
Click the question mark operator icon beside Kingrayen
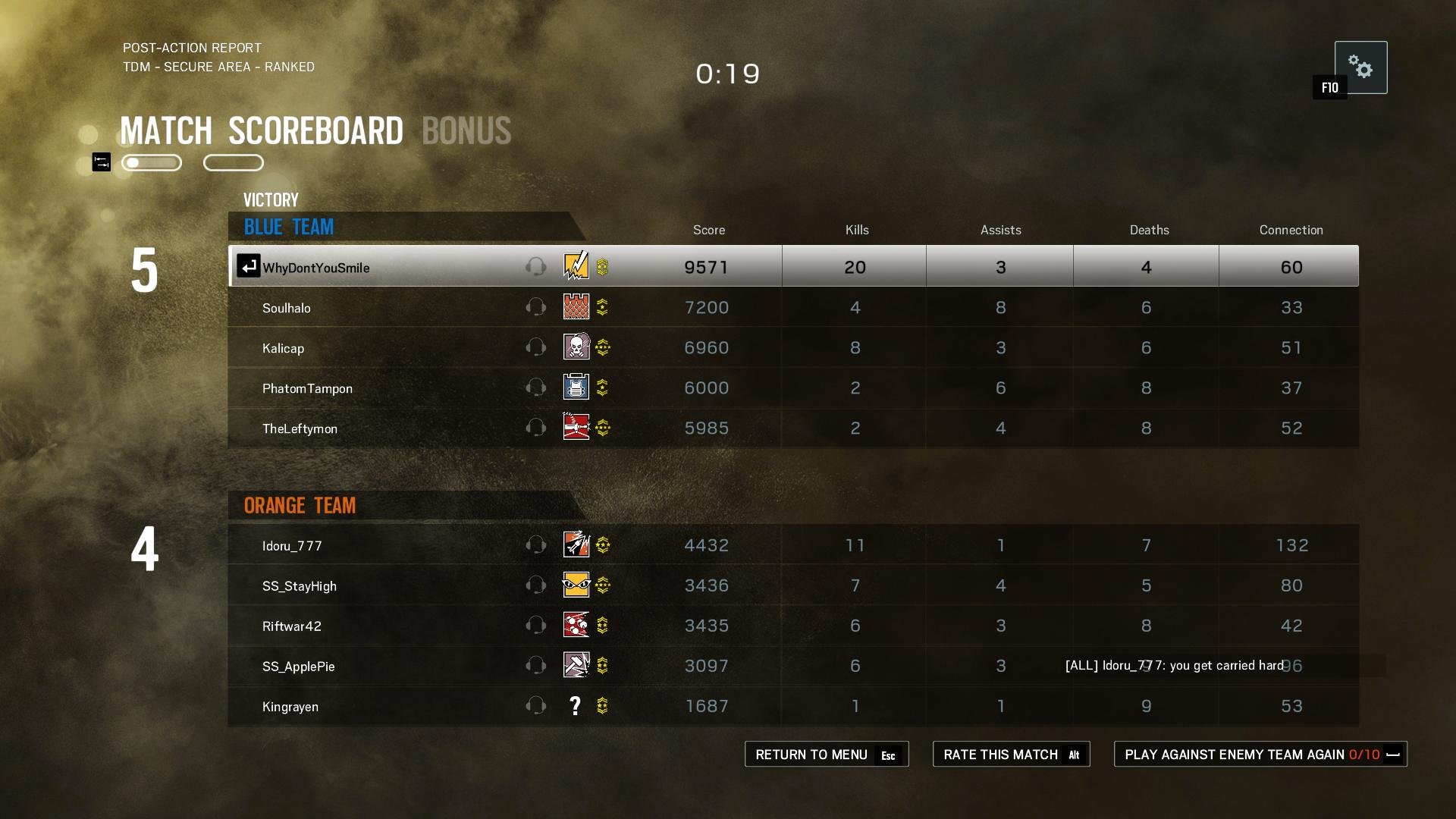[575, 706]
